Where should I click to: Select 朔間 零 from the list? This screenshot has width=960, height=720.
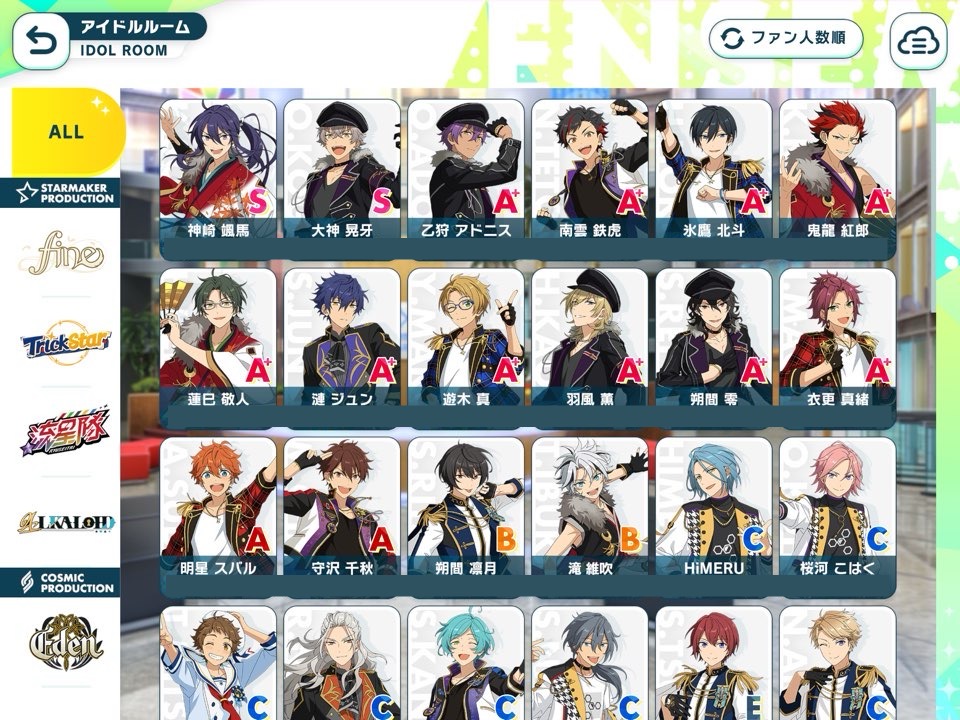(x=714, y=339)
